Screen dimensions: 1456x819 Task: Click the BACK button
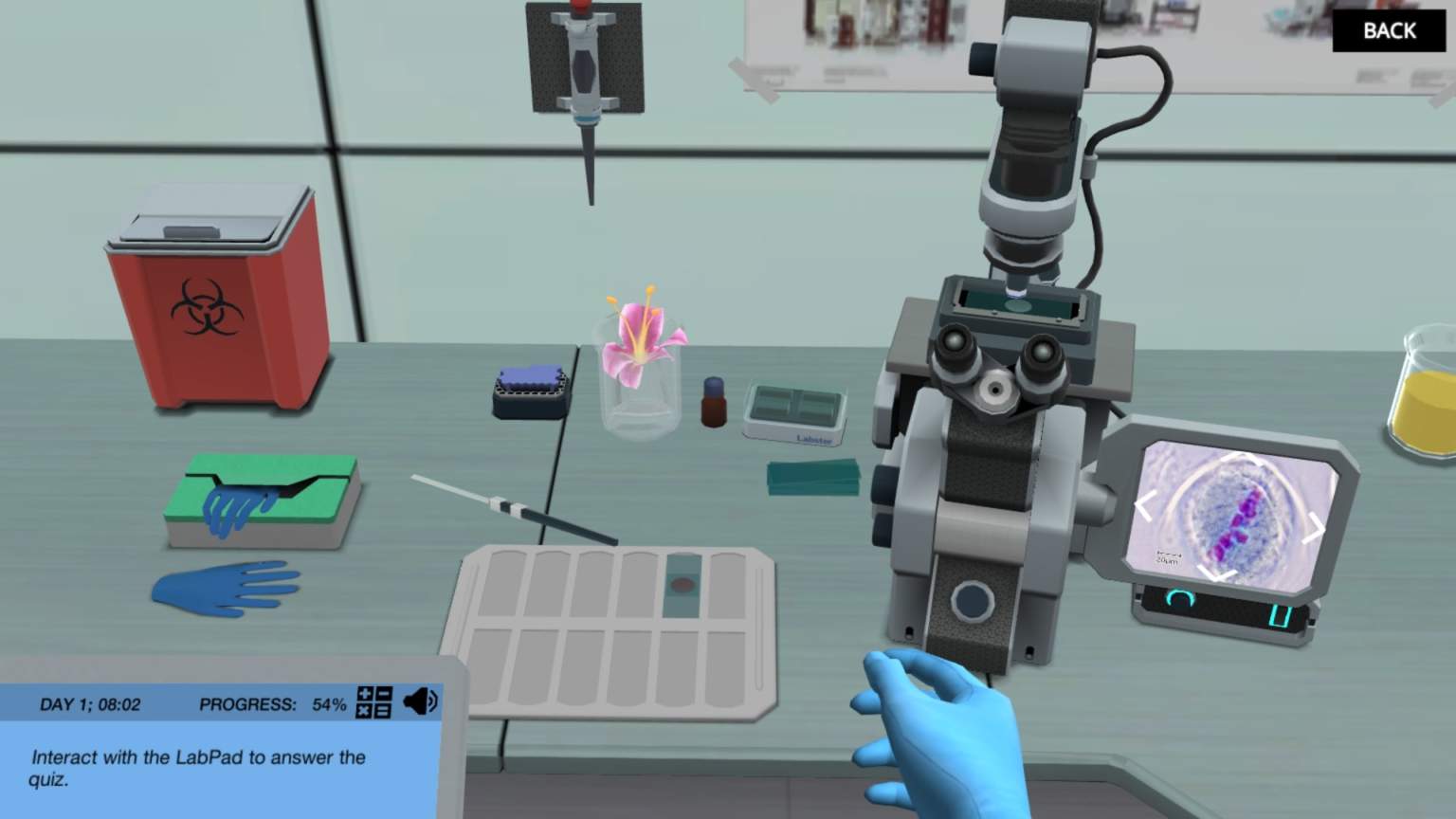[1388, 30]
